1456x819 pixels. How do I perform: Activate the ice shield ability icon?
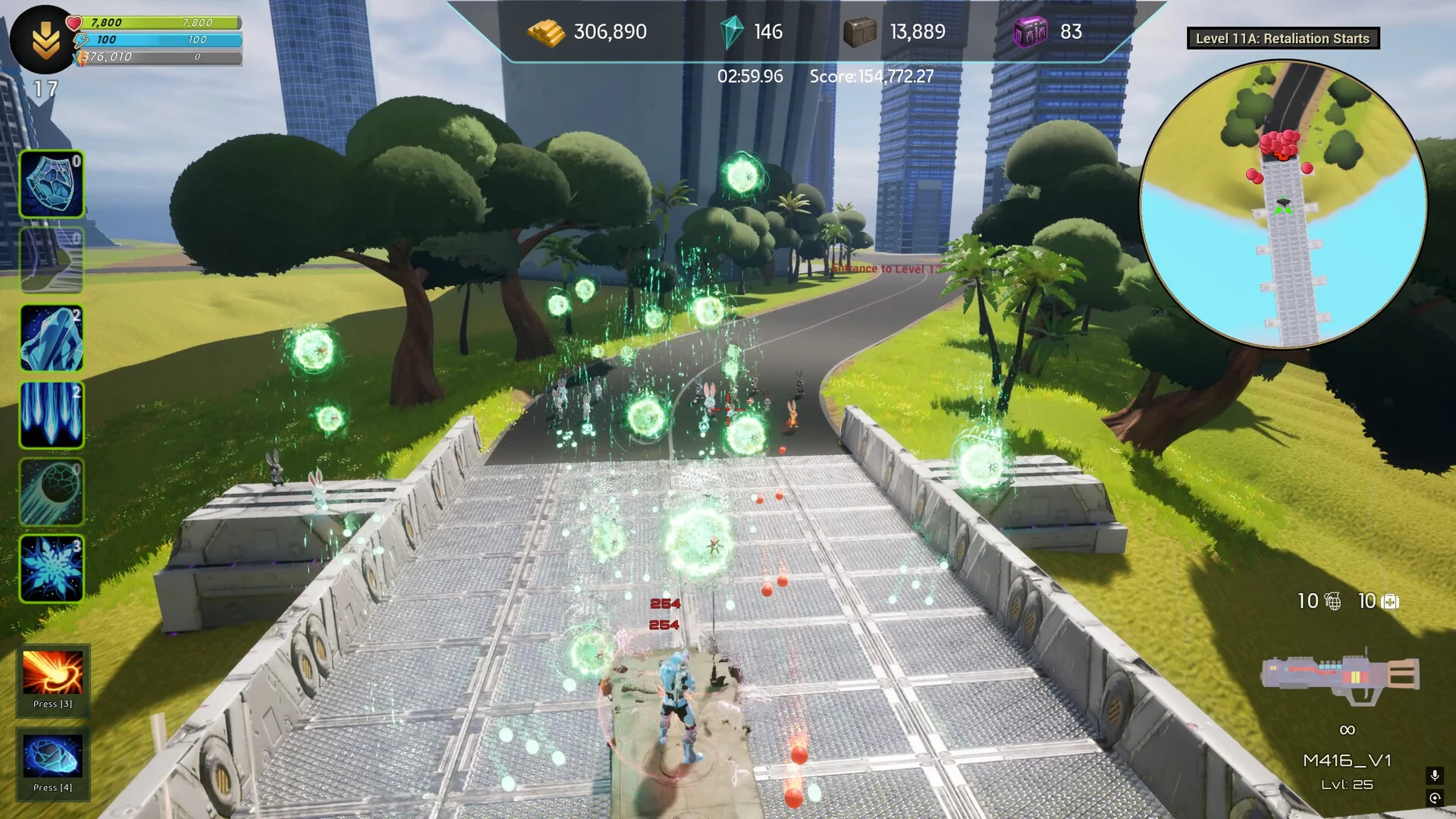coord(51,184)
